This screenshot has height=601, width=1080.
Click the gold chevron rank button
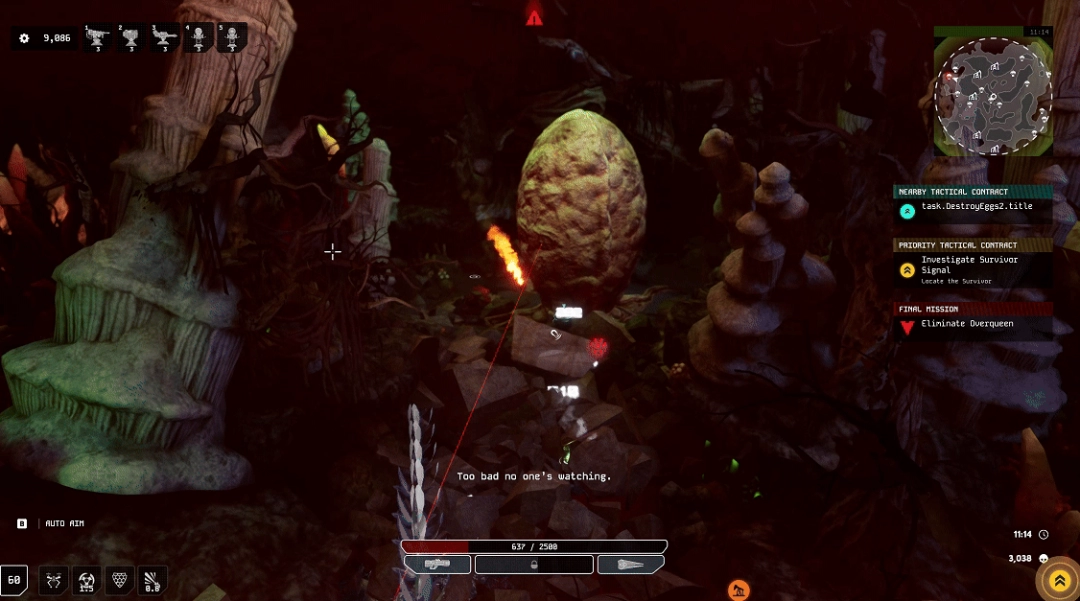1059,580
